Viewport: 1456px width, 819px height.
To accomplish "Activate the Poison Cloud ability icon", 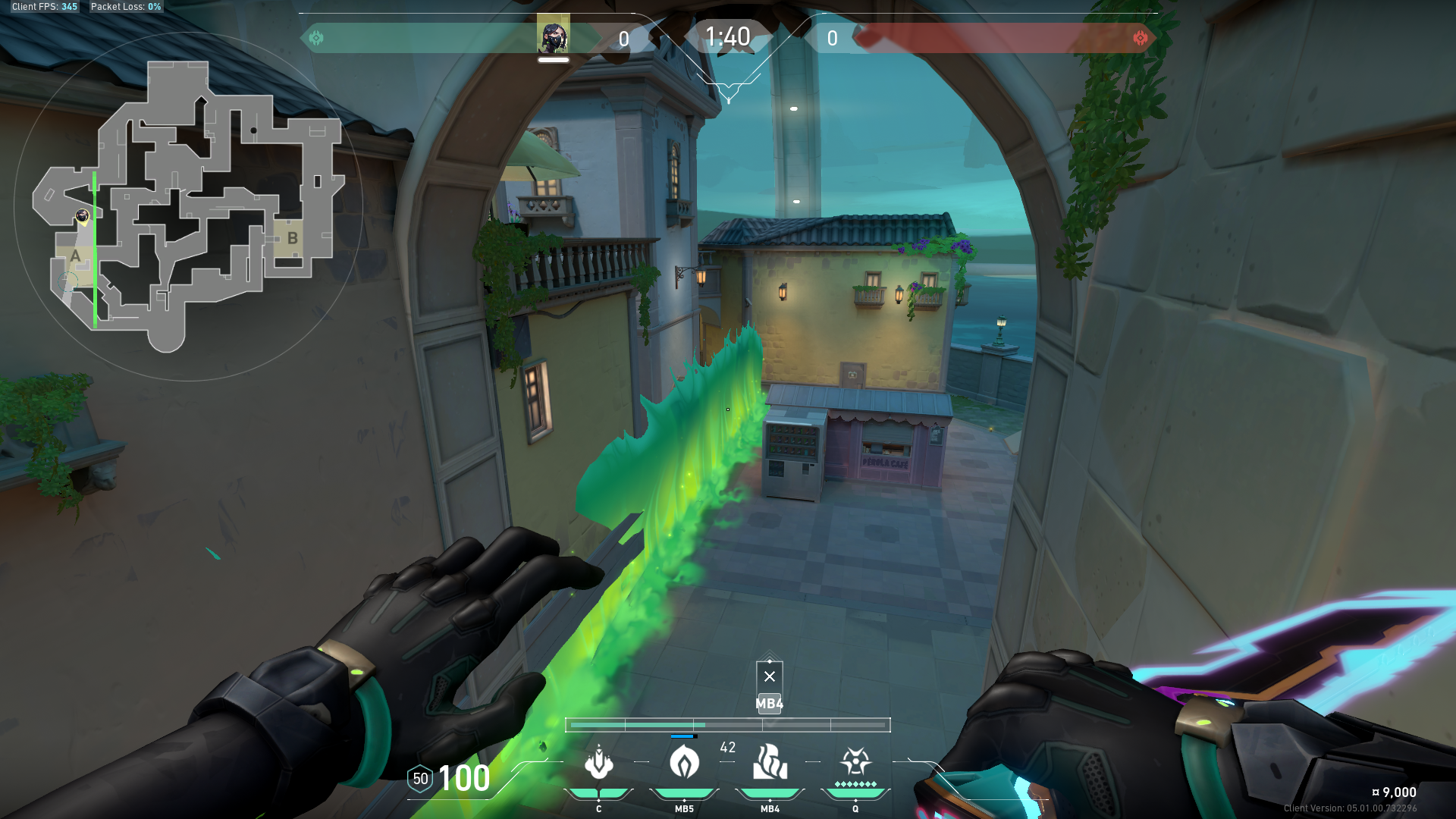I will point(684,763).
